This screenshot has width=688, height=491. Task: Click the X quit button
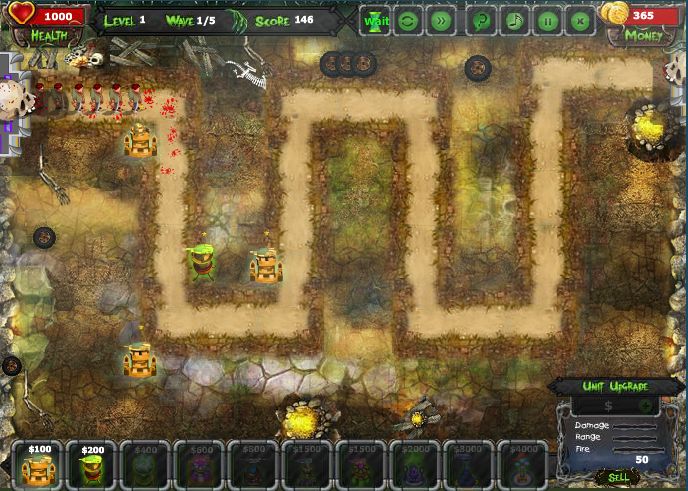pyautogui.click(x=579, y=20)
